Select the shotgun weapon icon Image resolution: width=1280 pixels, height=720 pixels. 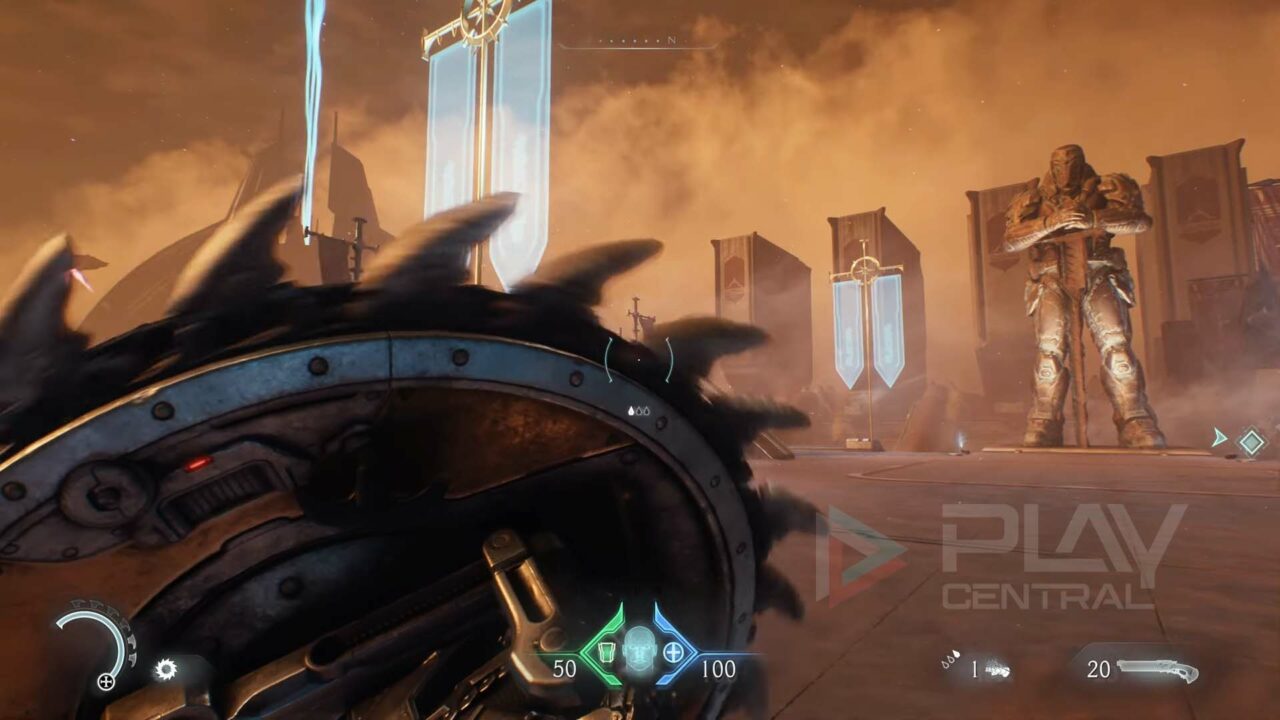(x=1158, y=669)
